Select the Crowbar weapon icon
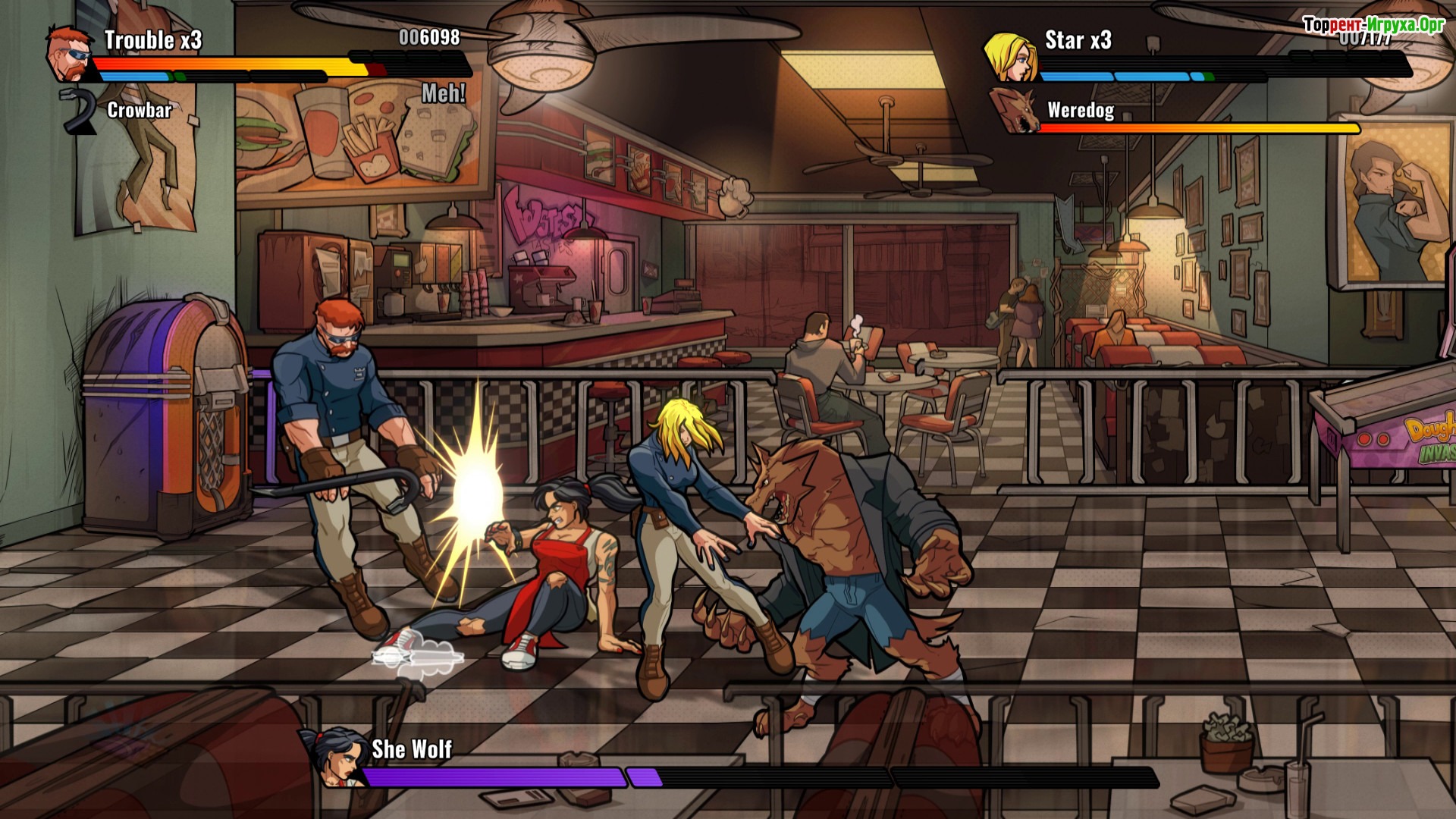The height and width of the screenshot is (819, 1456). click(79, 111)
